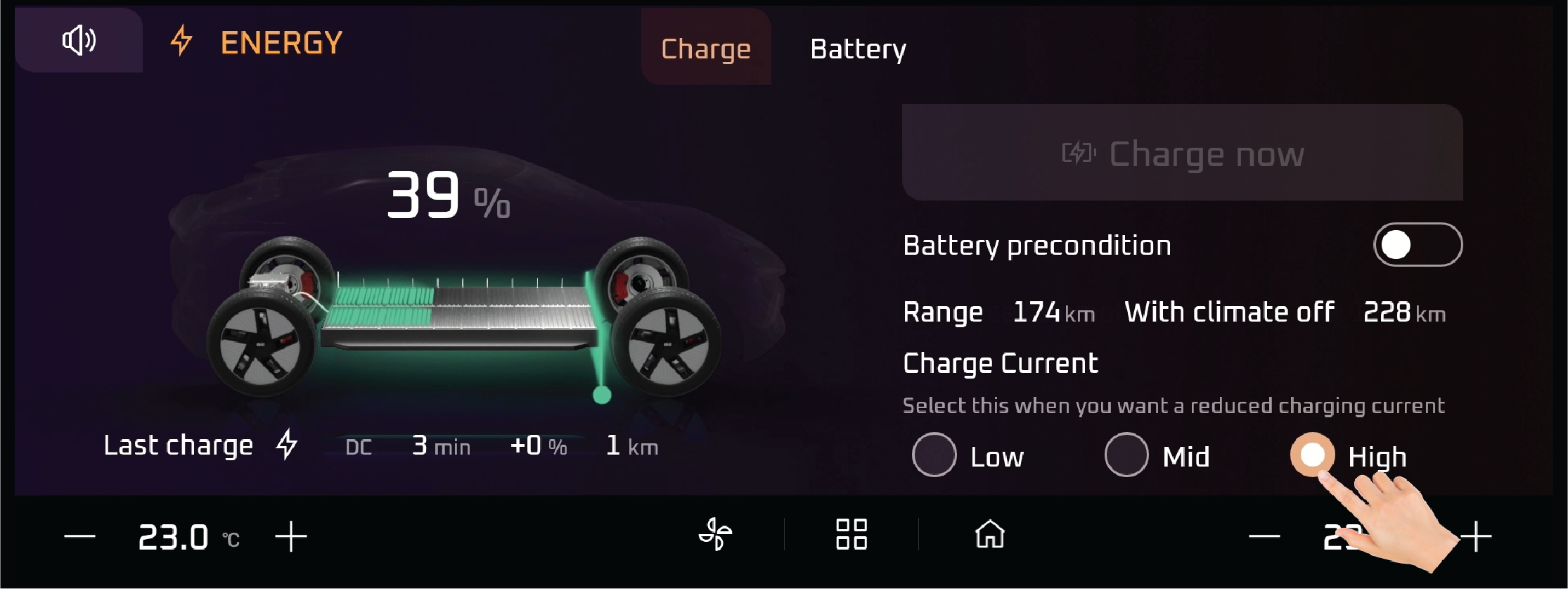Select the Charge tab
Image resolution: width=1568 pixels, height=589 pixels.
tap(706, 49)
